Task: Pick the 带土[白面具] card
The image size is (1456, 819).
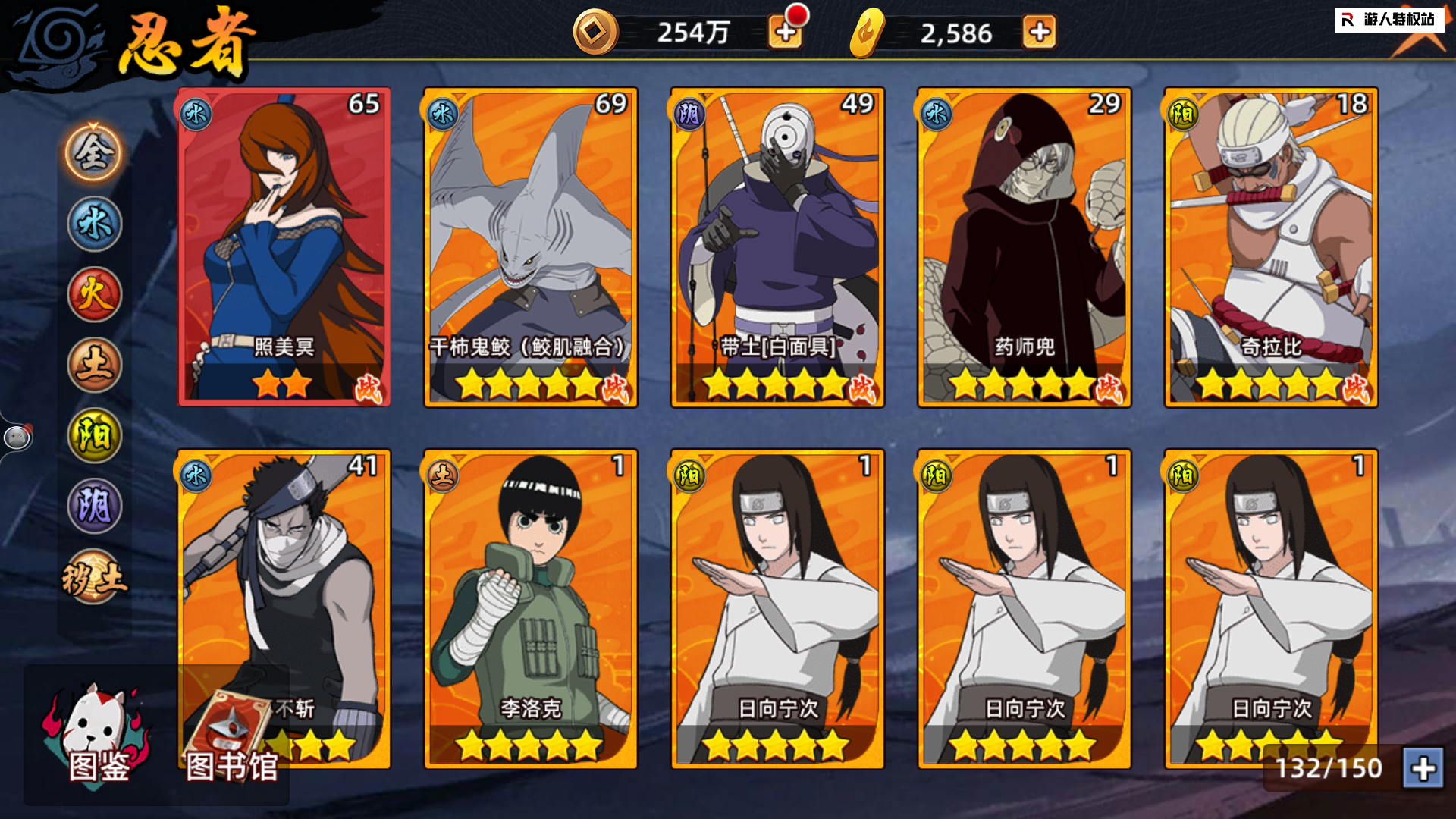Action: click(x=777, y=246)
